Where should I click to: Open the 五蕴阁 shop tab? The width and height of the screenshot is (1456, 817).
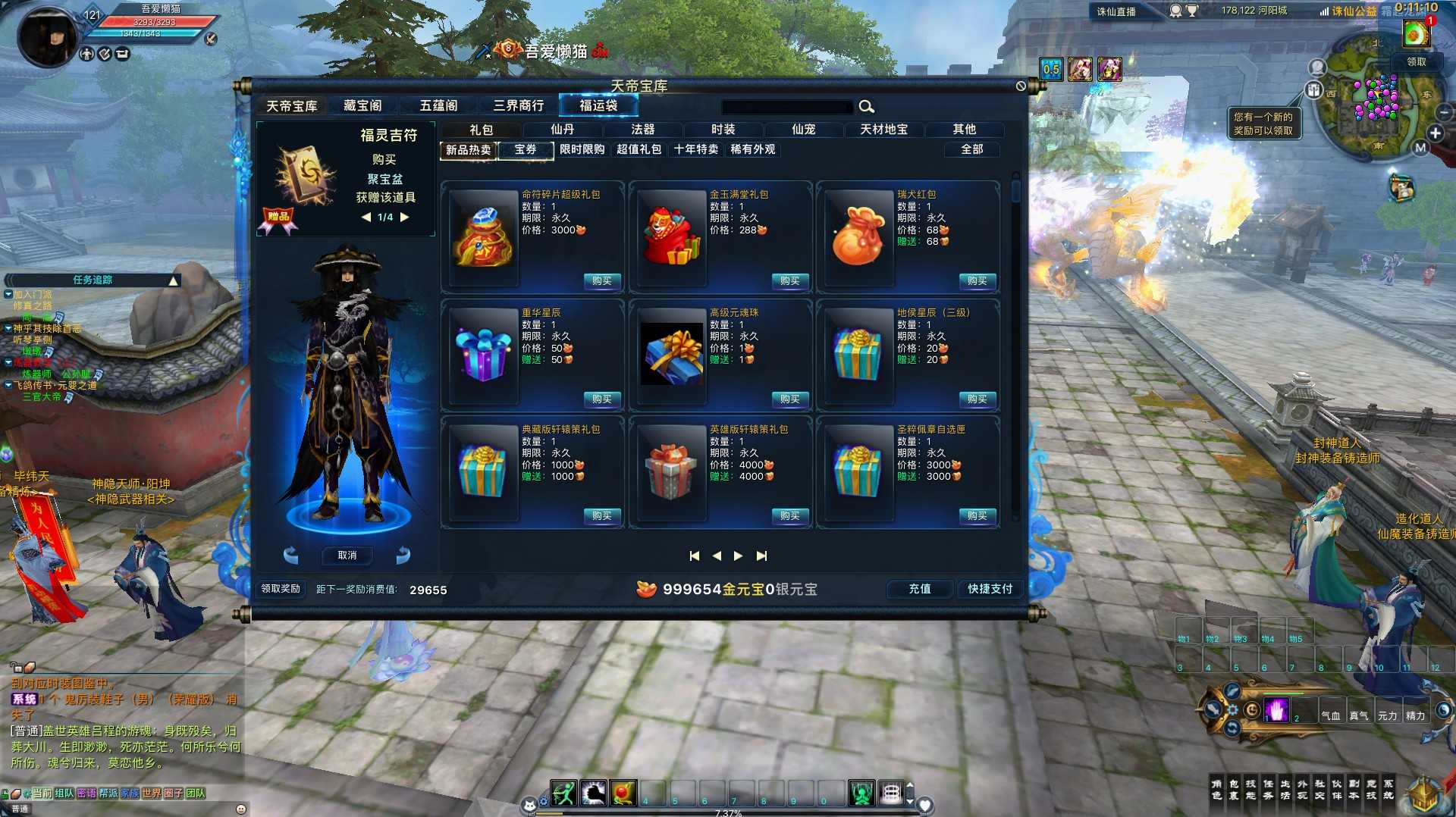[438, 105]
